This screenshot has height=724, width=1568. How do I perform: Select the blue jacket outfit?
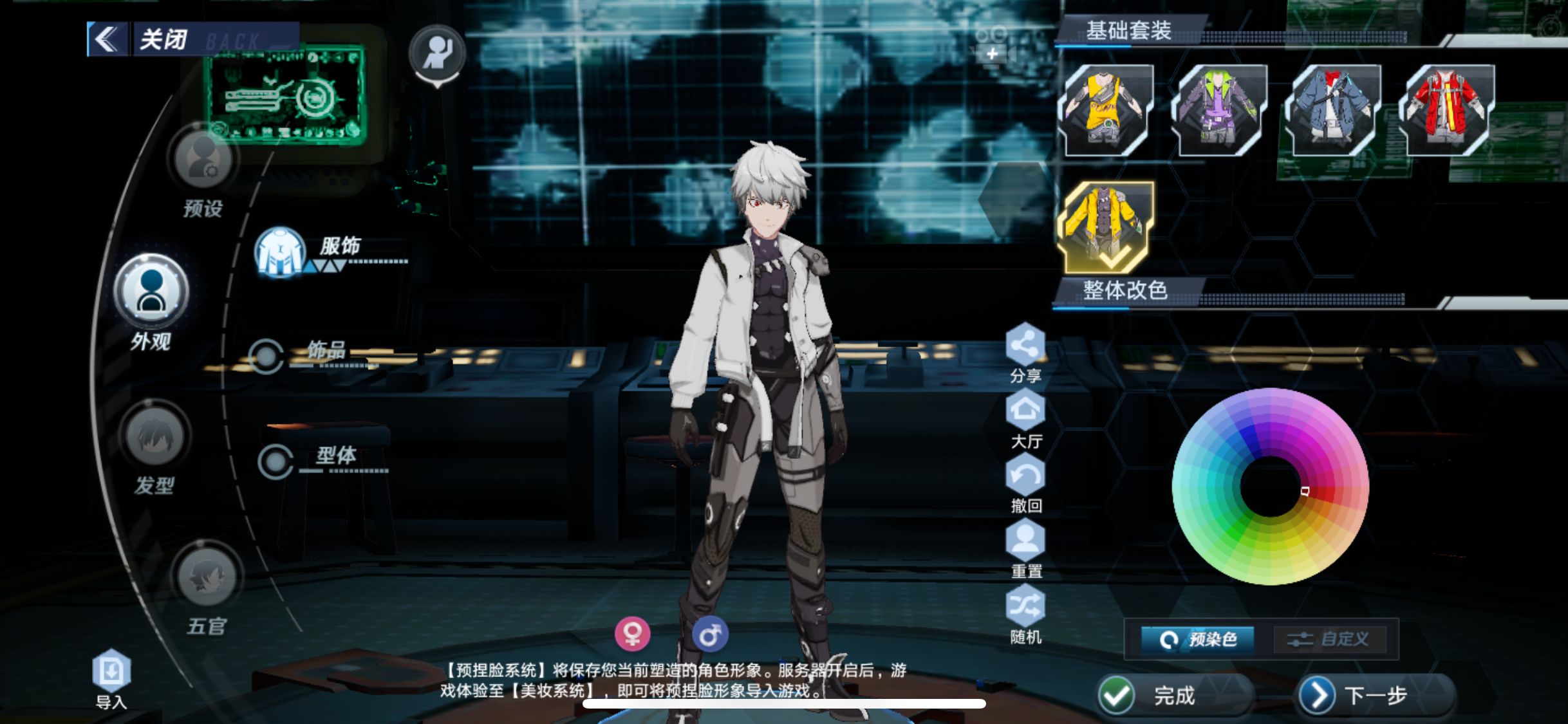(1332, 109)
